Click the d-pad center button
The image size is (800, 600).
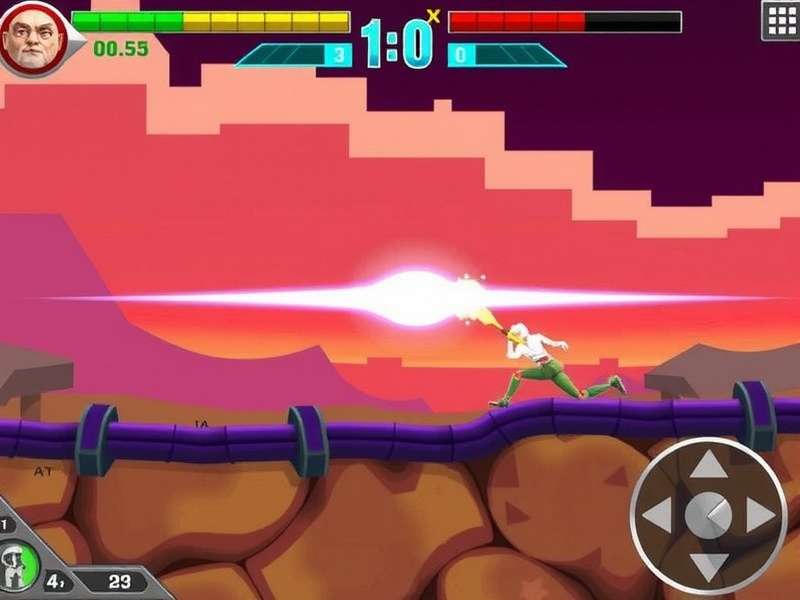(709, 515)
